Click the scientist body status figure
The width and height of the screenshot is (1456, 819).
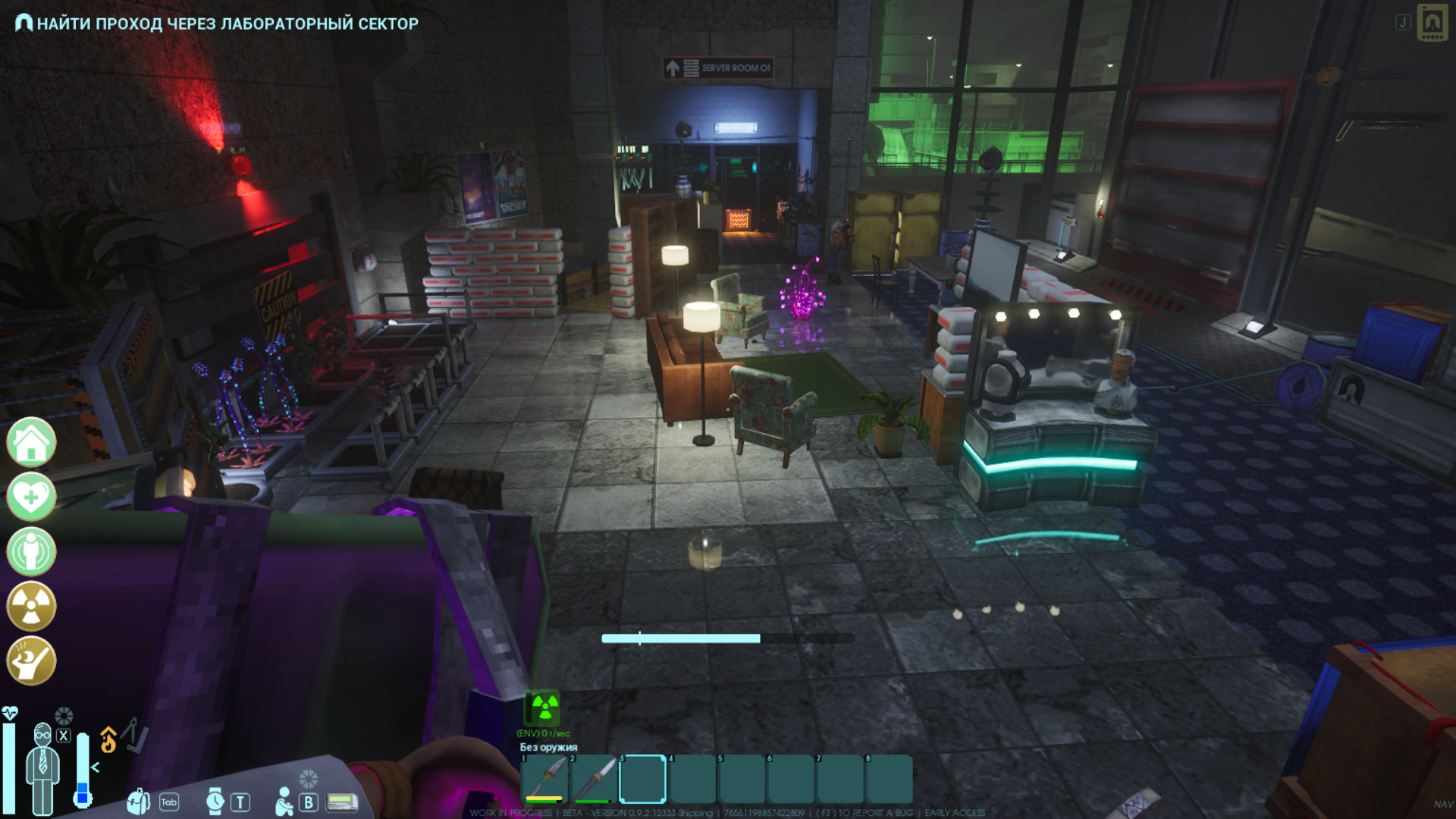42,767
